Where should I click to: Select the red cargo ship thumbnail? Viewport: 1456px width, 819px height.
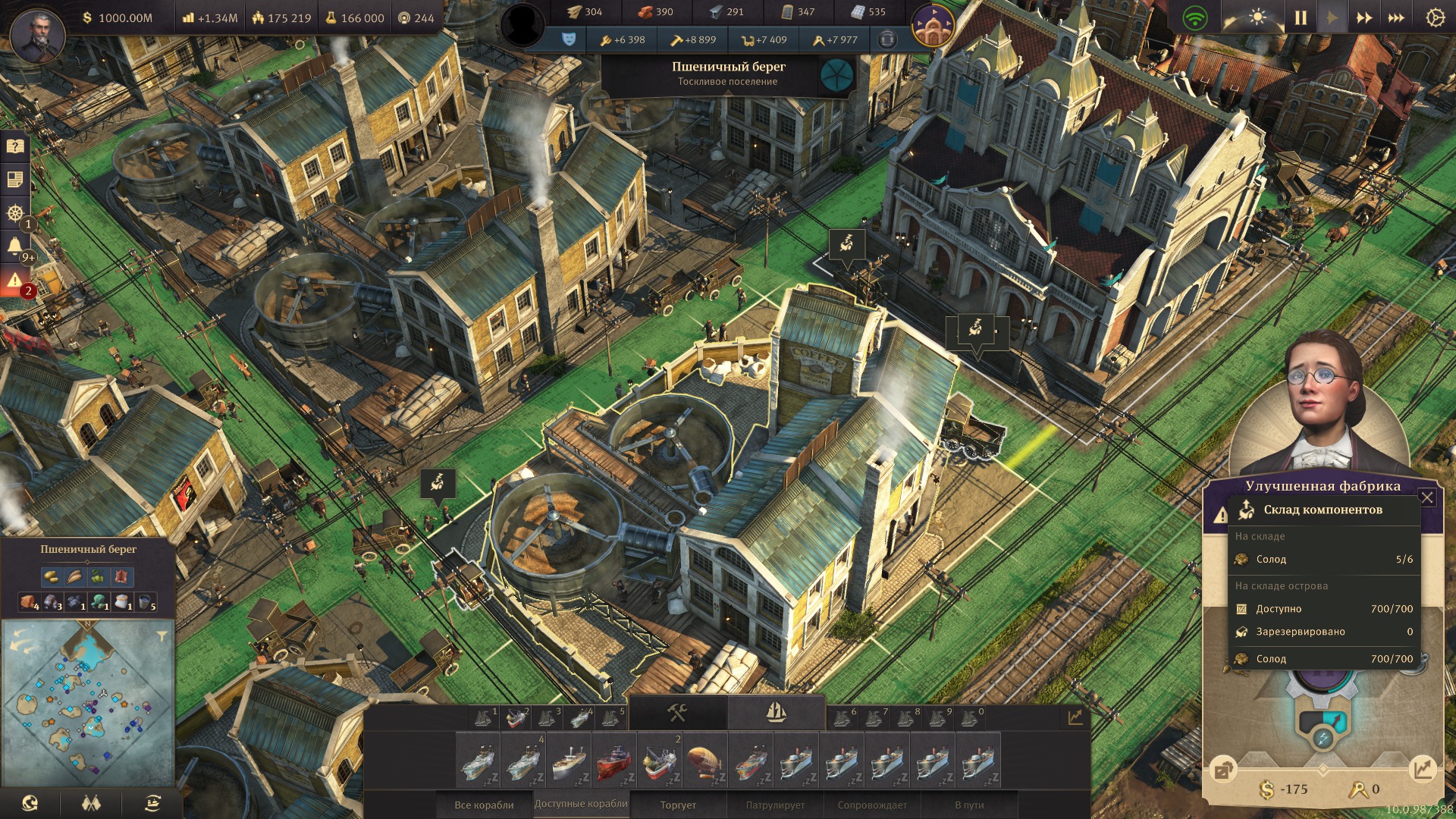click(x=614, y=761)
